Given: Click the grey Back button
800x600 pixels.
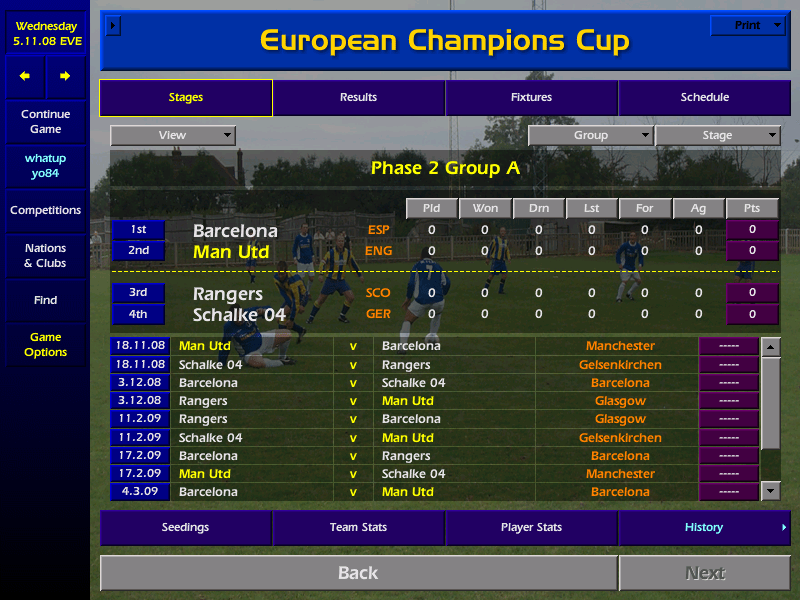Looking at the screenshot, I should click(x=358, y=573).
